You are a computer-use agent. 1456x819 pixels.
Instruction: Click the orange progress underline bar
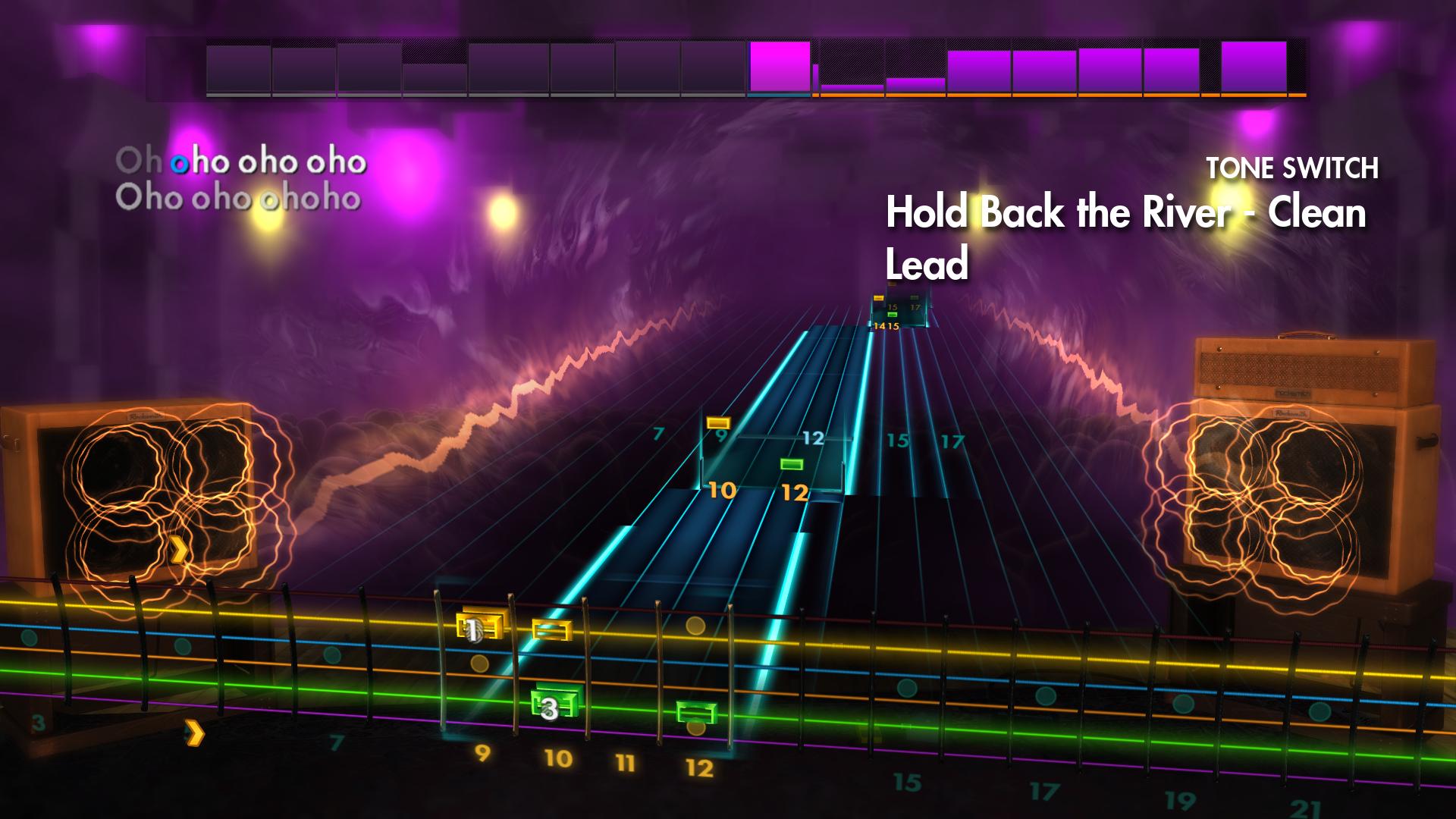(1062, 97)
